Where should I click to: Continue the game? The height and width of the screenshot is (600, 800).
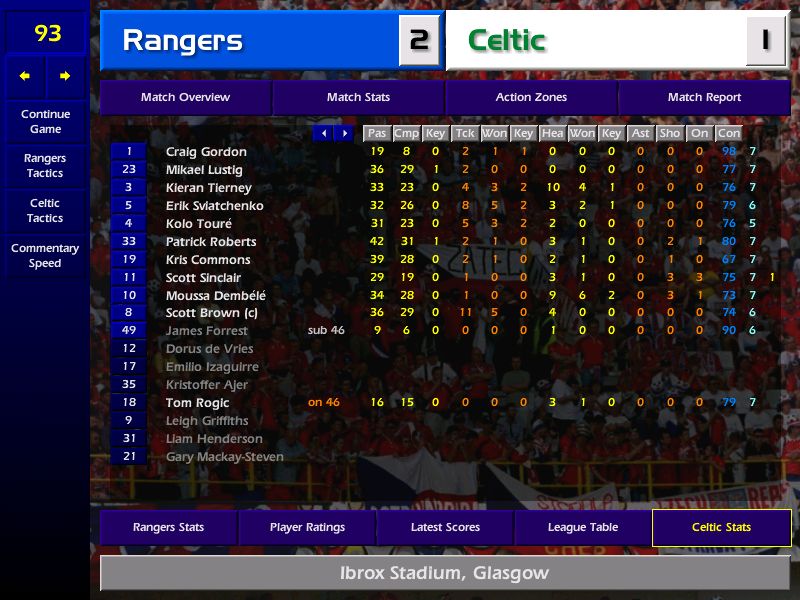[x=45, y=121]
